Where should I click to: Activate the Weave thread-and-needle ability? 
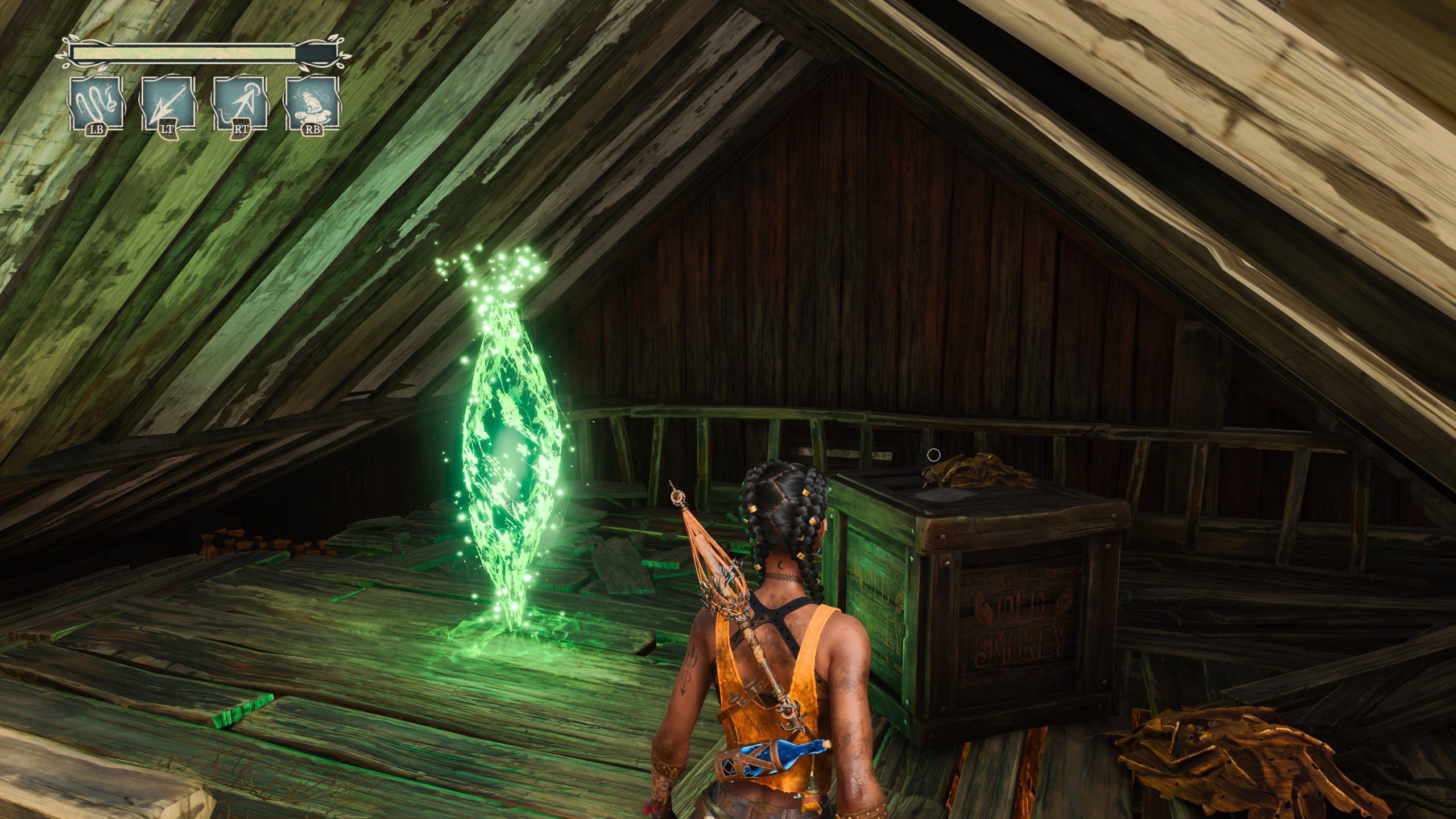(96, 104)
